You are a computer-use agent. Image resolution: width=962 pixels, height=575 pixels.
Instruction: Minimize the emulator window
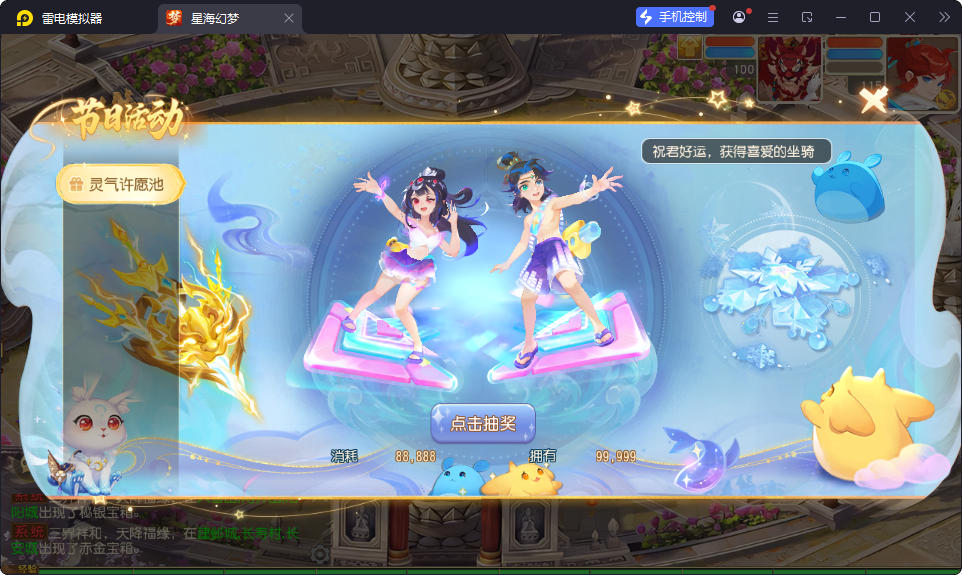pos(841,17)
